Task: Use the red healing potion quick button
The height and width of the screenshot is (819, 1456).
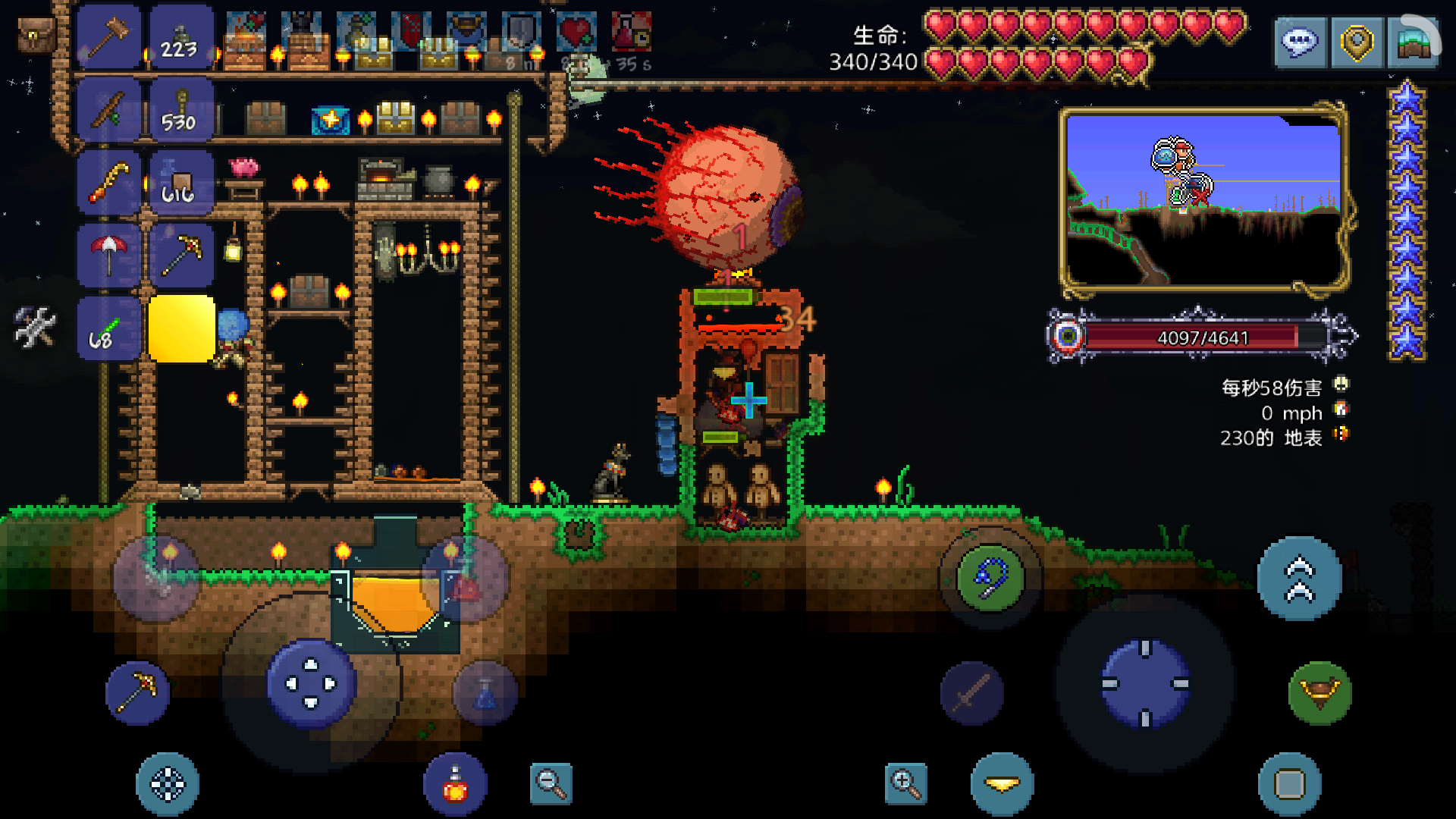Action: pyautogui.click(x=455, y=785)
